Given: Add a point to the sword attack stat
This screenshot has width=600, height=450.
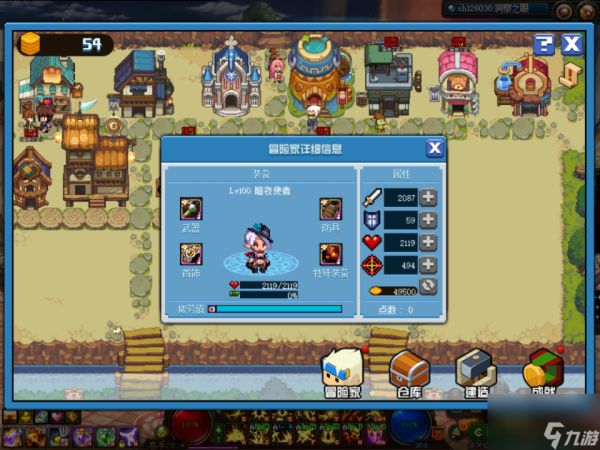Looking at the screenshot, I should [x=428, y=197].
